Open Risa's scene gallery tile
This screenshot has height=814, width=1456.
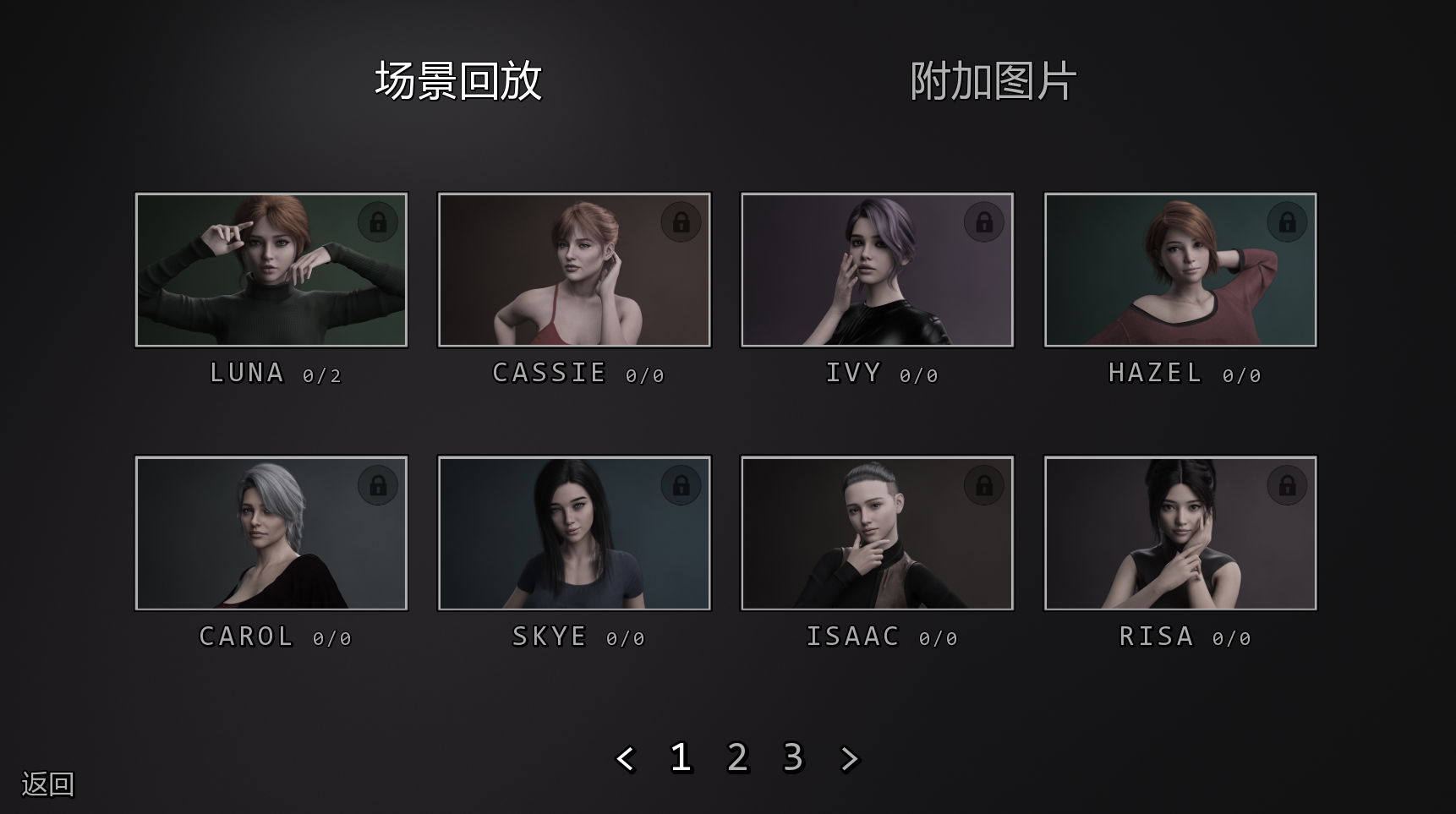(1180, 533)
